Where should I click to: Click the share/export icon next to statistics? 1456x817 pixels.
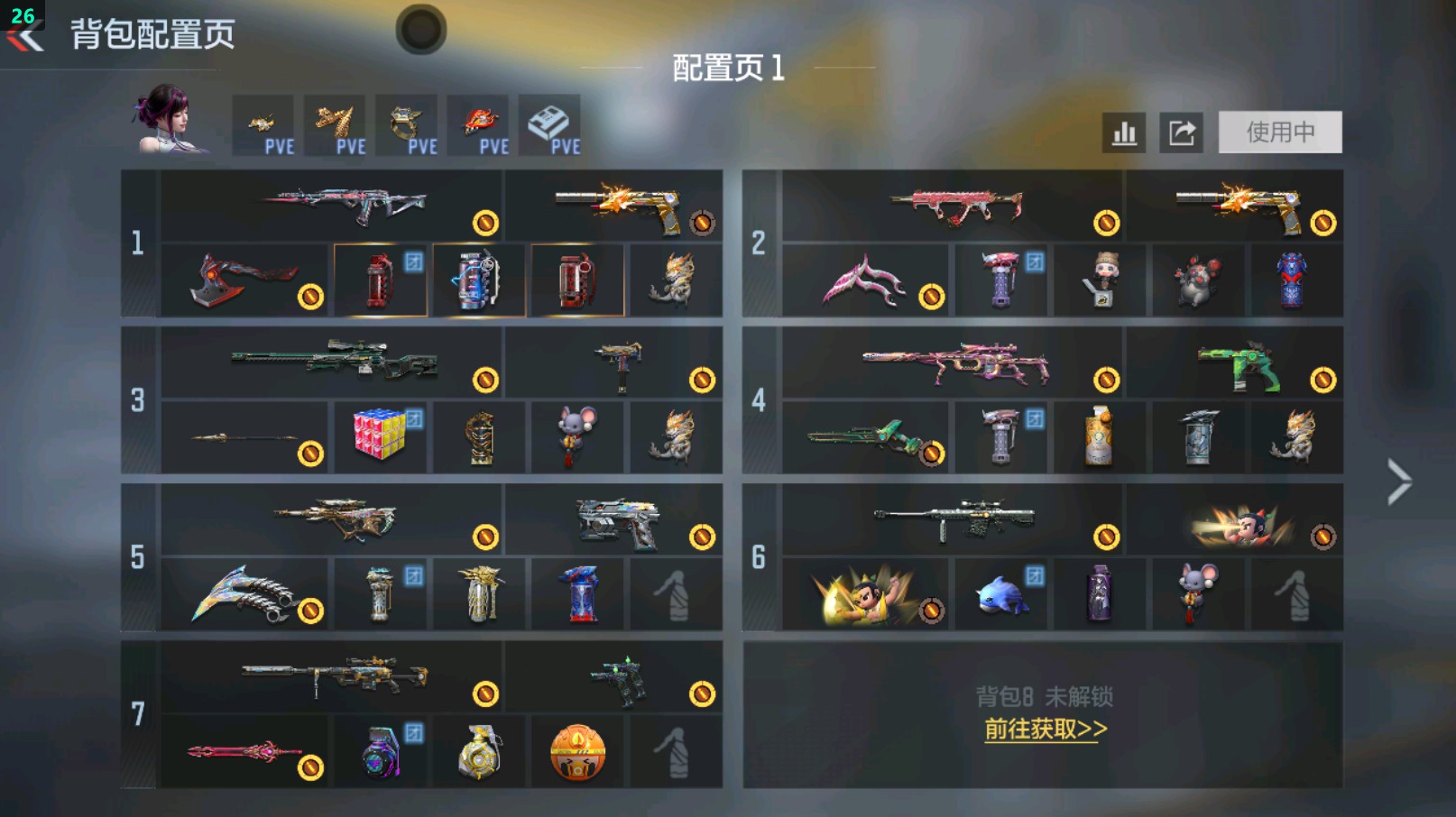pos(1182,132)
